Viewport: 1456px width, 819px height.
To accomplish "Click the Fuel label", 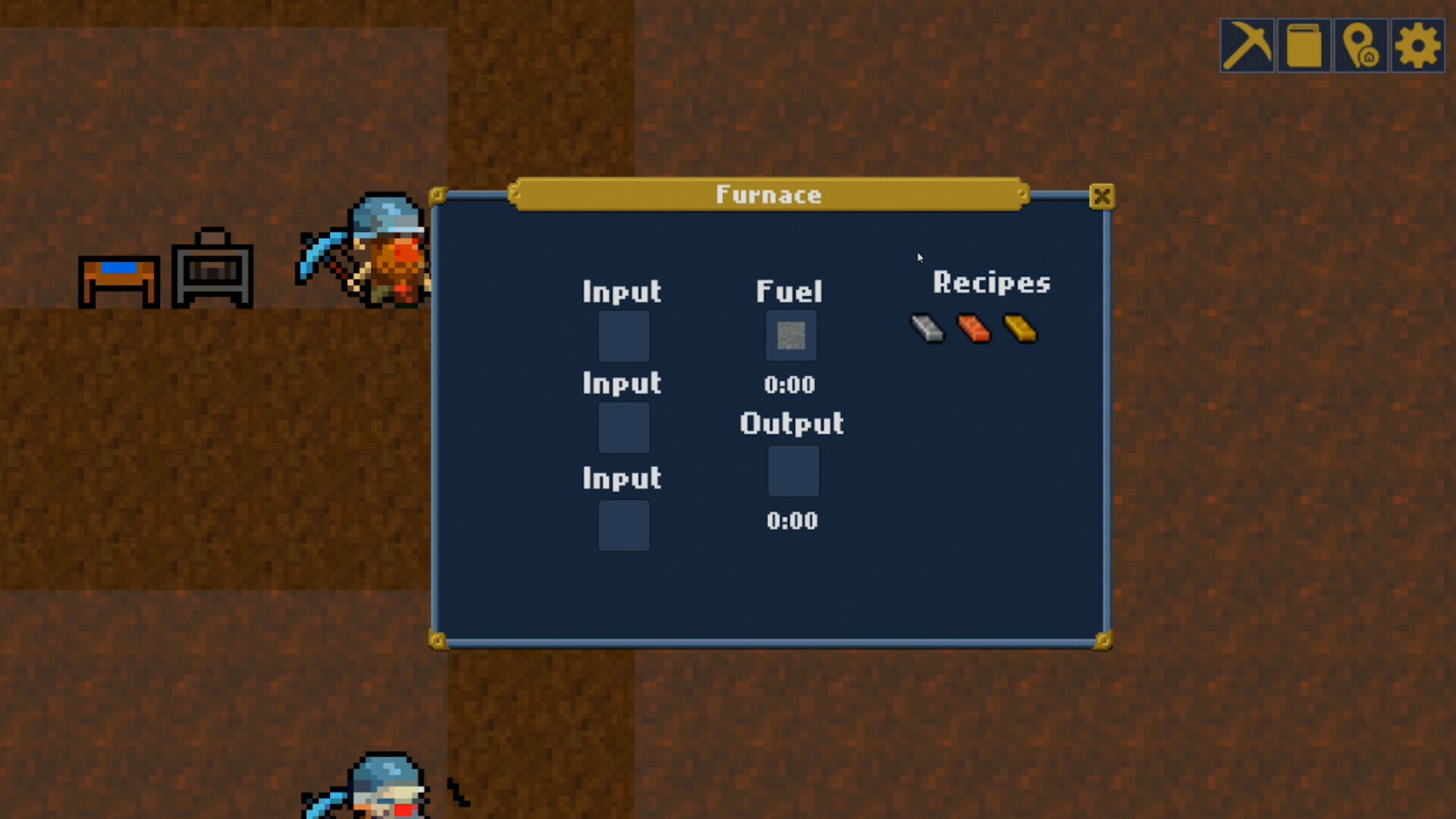I will (789, 291).
